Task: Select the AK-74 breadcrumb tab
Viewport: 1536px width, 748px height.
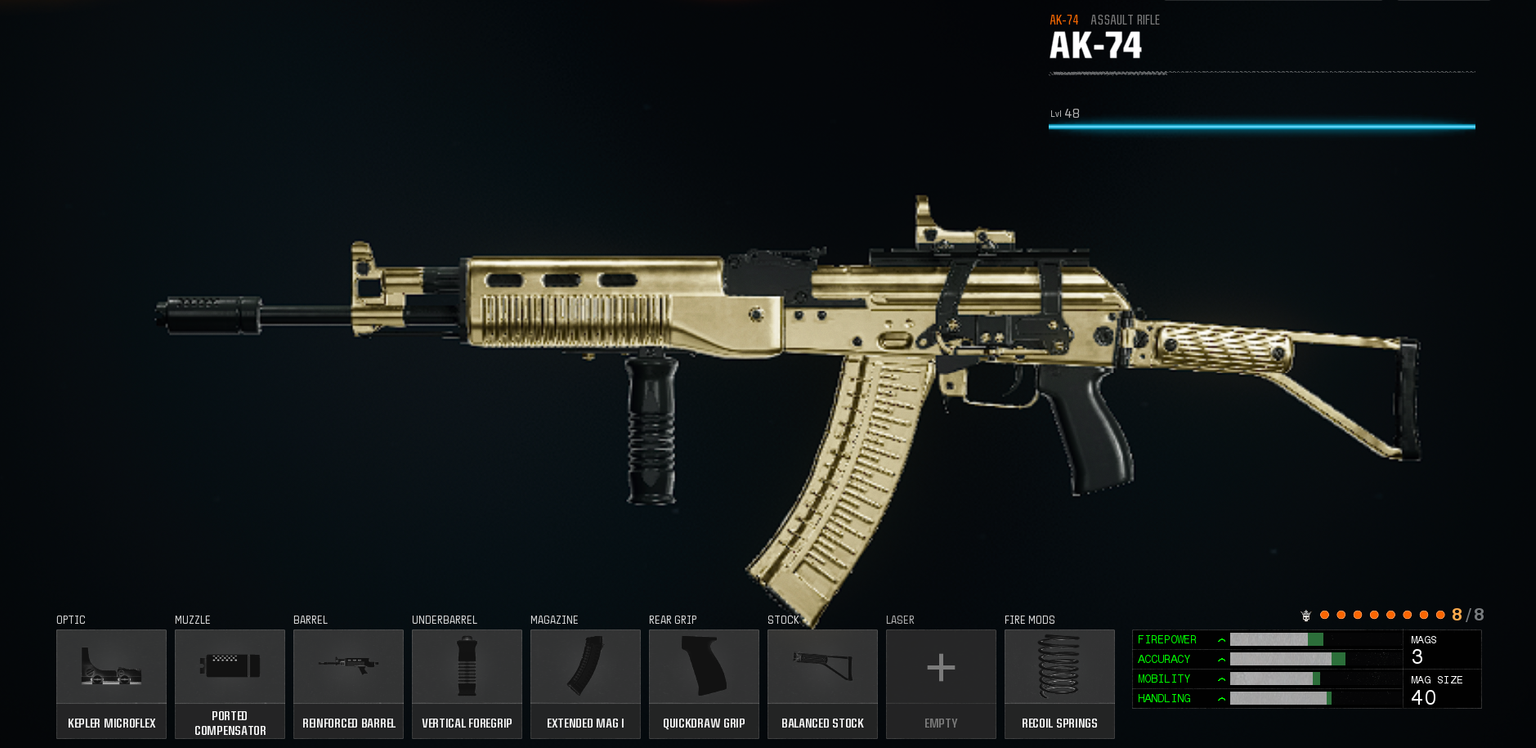Action: click(1063, 18)
